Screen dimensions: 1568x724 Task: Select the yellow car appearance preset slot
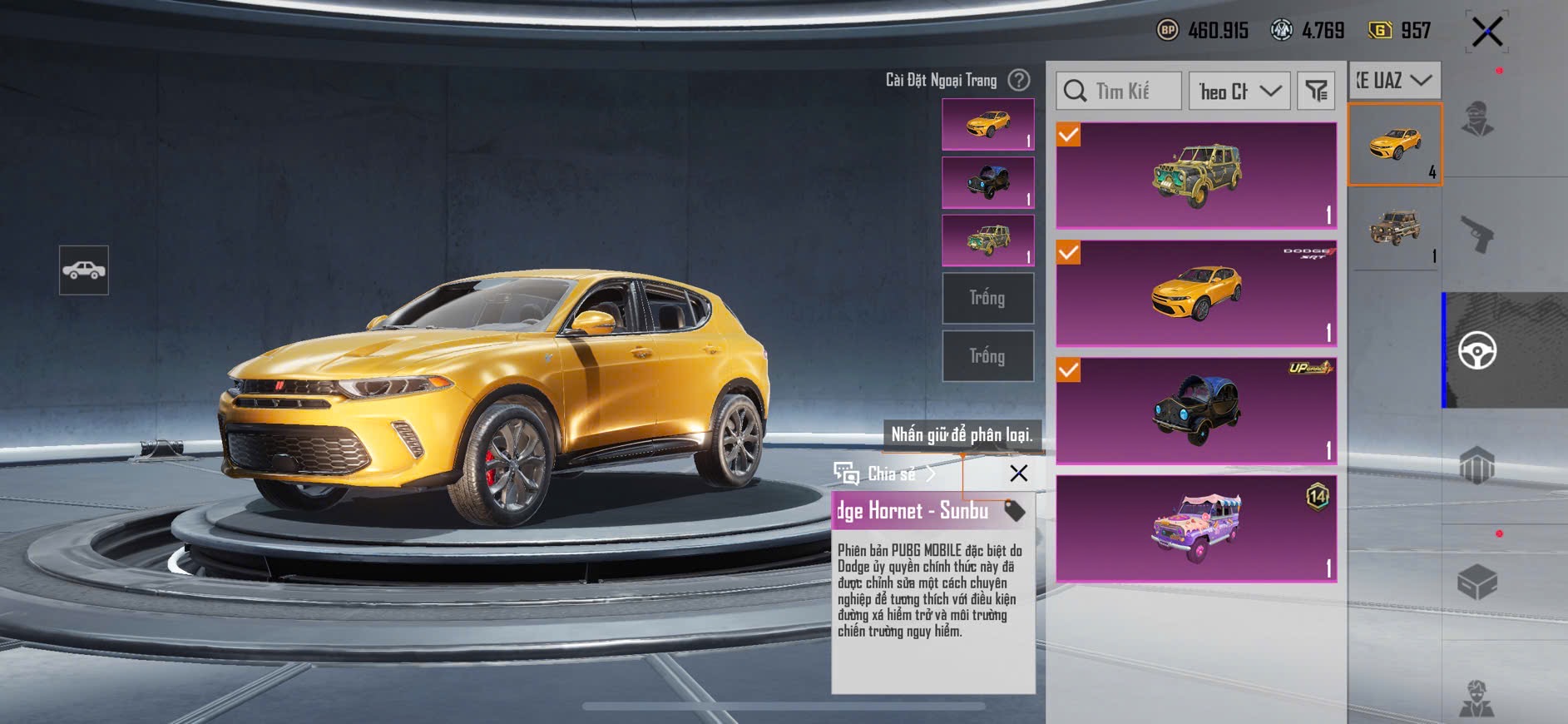[987, 124]
